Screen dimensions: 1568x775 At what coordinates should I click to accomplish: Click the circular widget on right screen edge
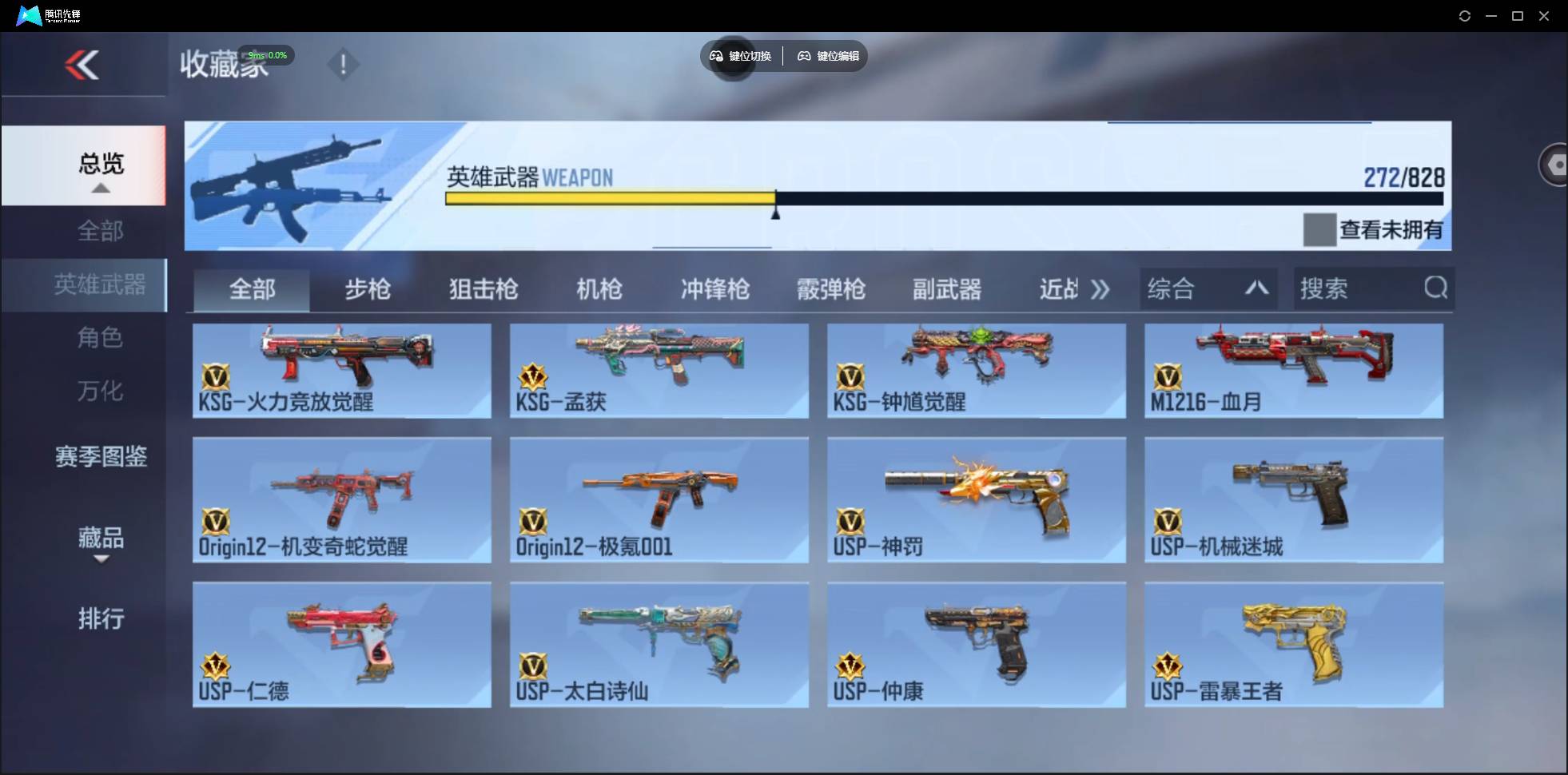point(1556,164)
